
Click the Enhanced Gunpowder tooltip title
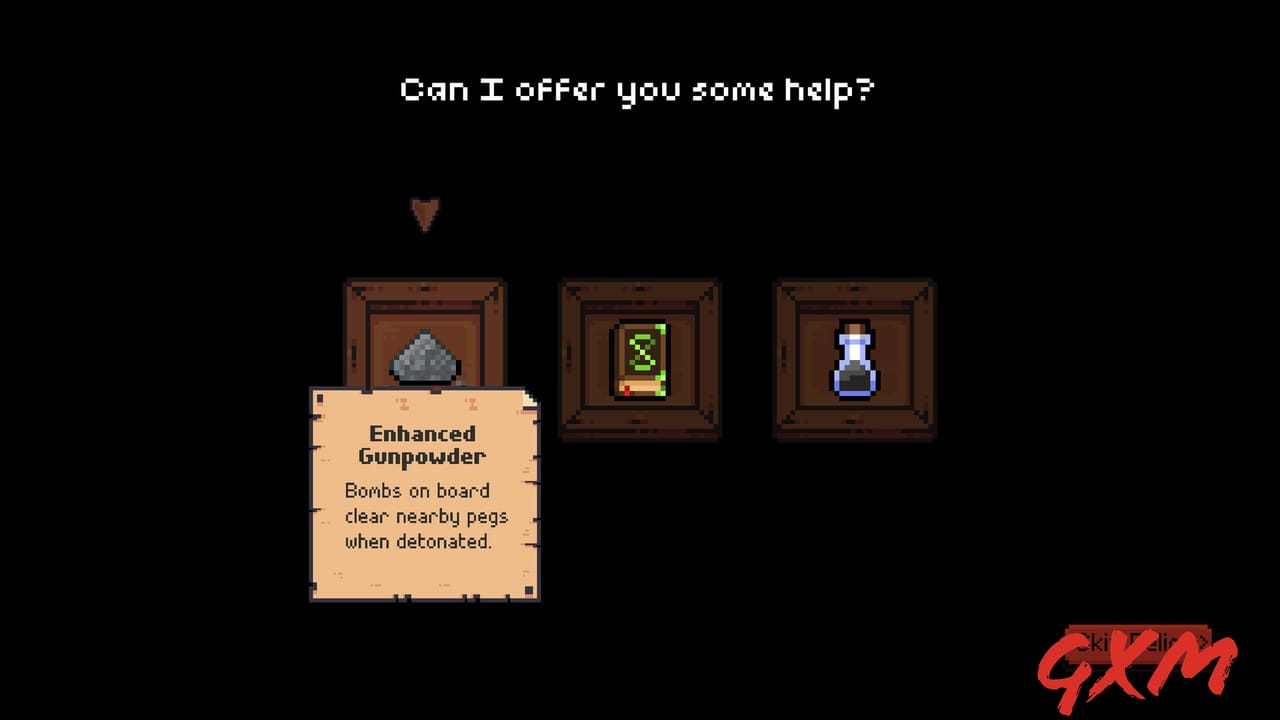tap(424, 445)
